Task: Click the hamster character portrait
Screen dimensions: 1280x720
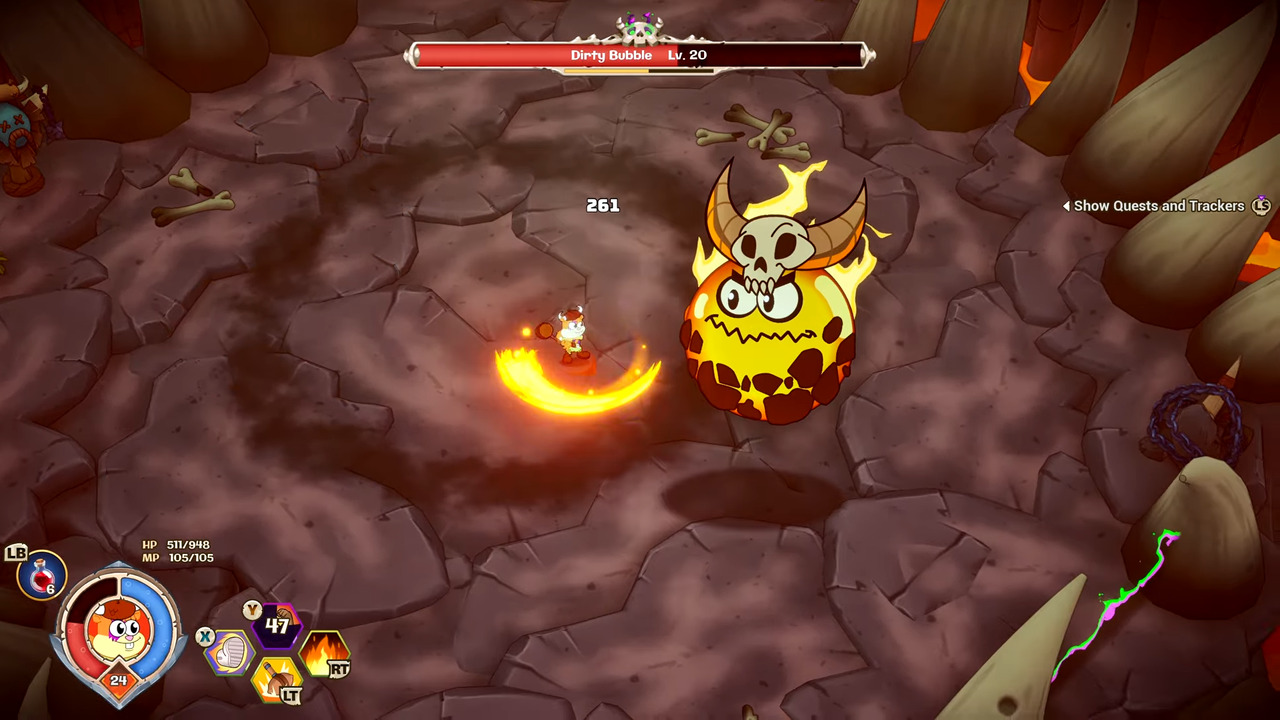Action: (x=120, y=627)
